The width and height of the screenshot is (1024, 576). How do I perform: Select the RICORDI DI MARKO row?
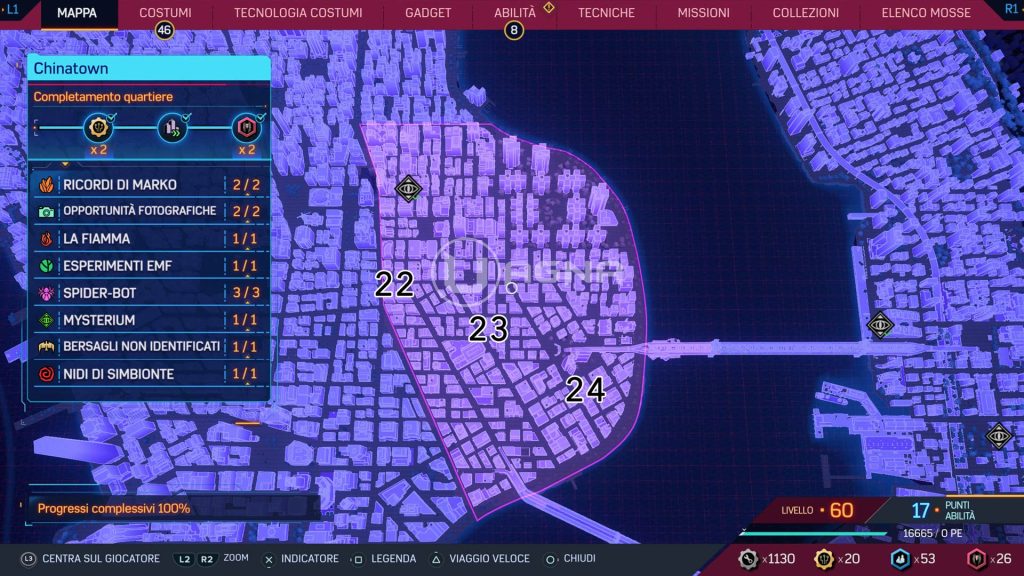point(150,185)
